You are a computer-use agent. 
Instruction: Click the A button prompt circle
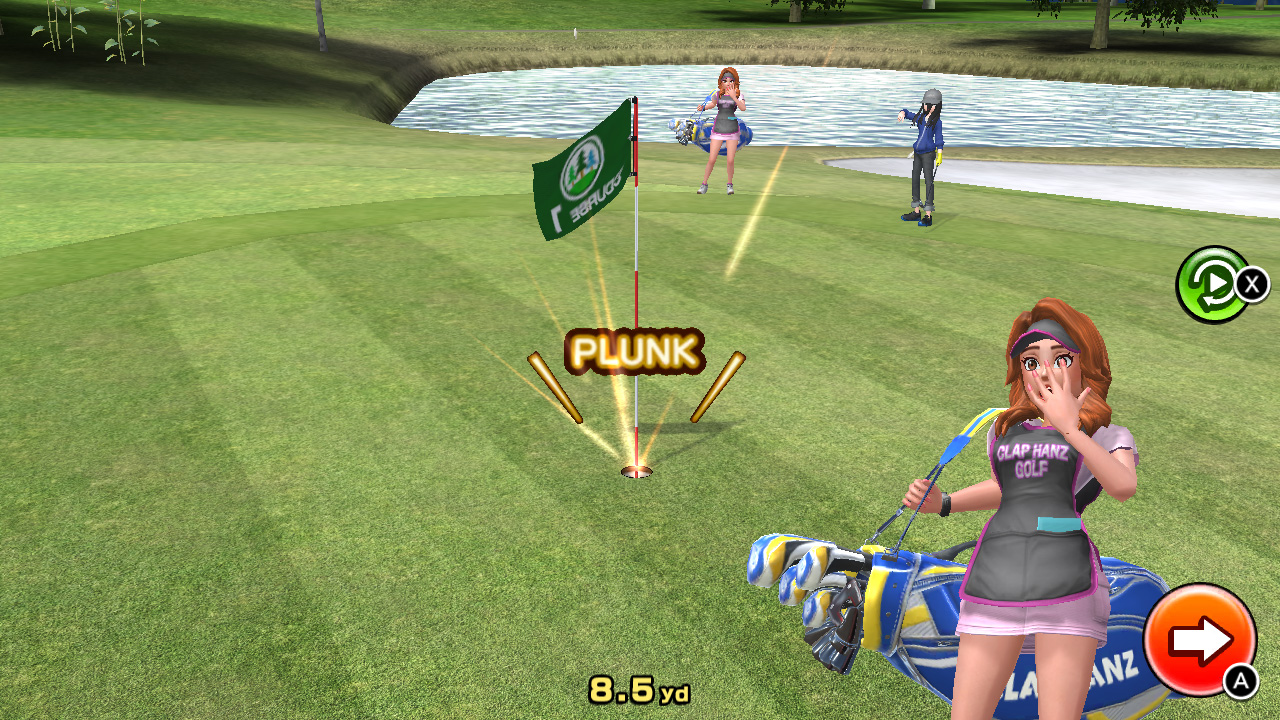[1237, 680]
